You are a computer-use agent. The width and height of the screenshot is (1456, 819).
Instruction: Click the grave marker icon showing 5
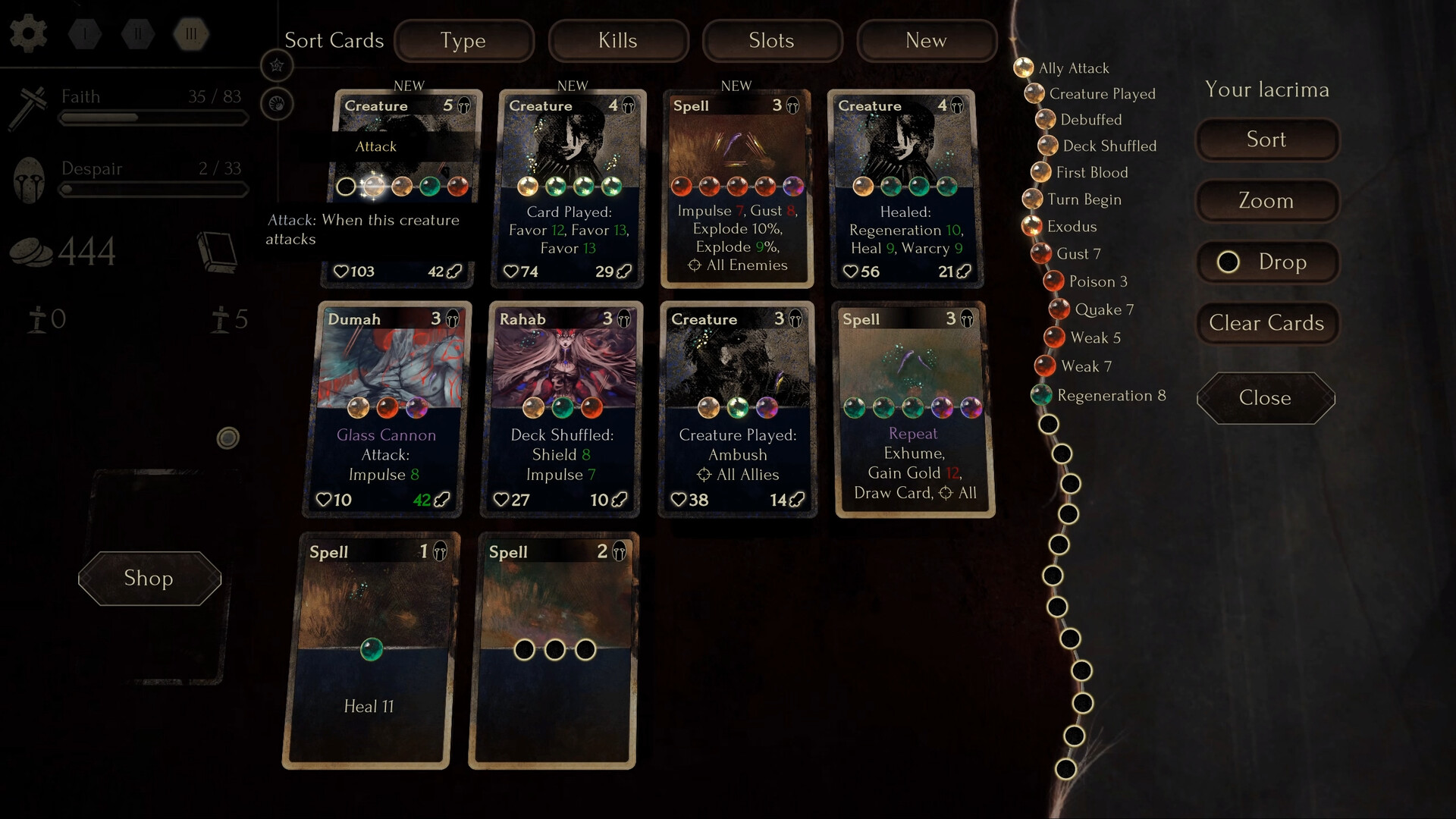tap(221, 319)
